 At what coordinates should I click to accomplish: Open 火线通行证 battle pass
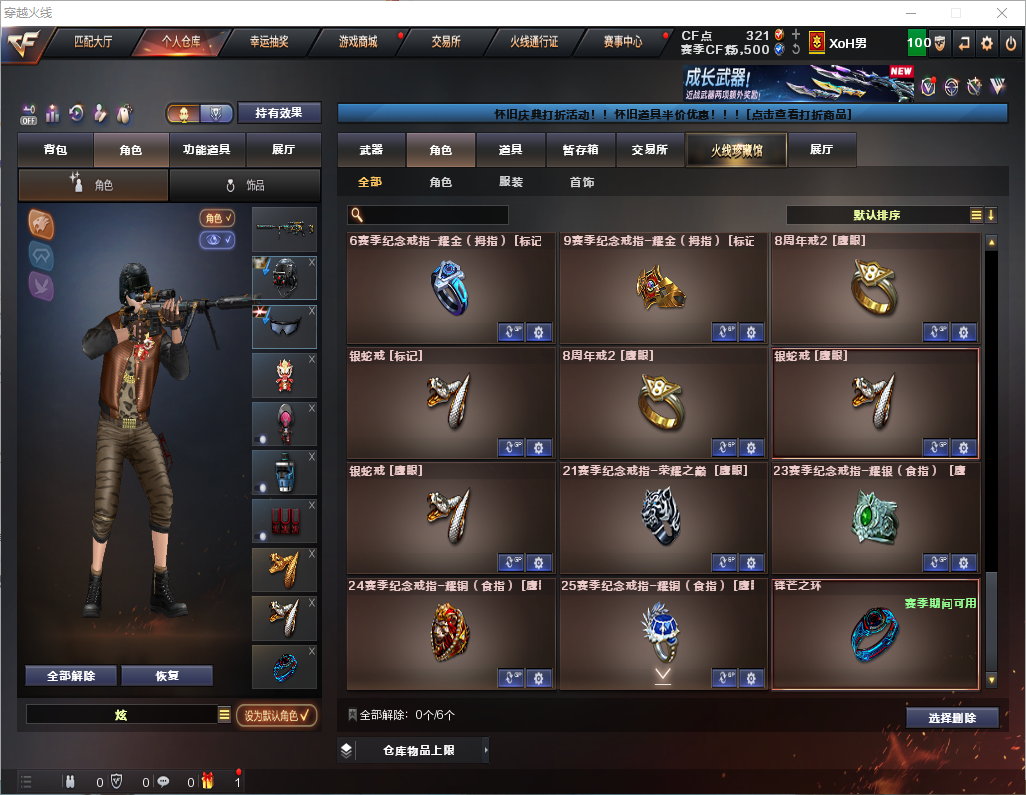pos(534,42)
